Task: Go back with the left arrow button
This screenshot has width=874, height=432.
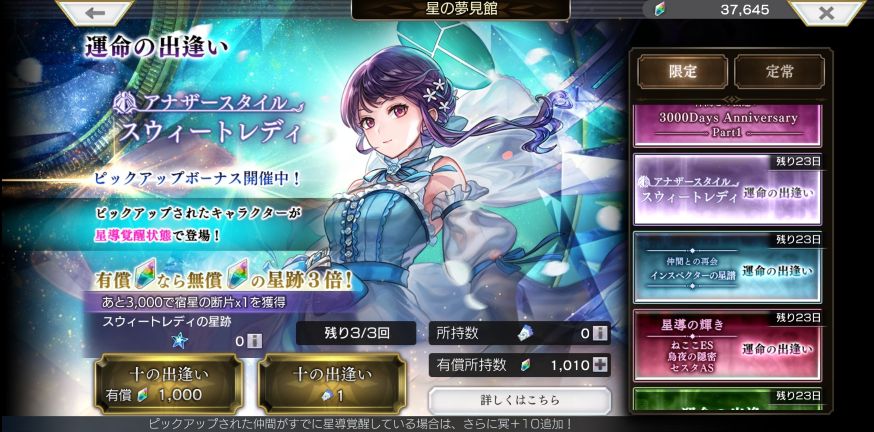Action: tap(97, 13)
